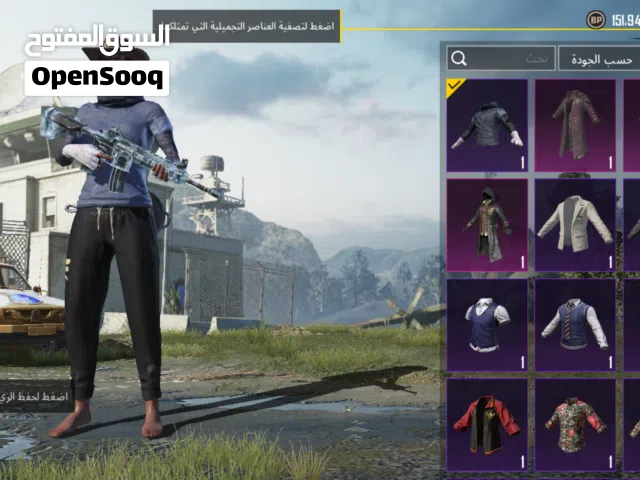Open the quality sort dropdown

[598, 59]
